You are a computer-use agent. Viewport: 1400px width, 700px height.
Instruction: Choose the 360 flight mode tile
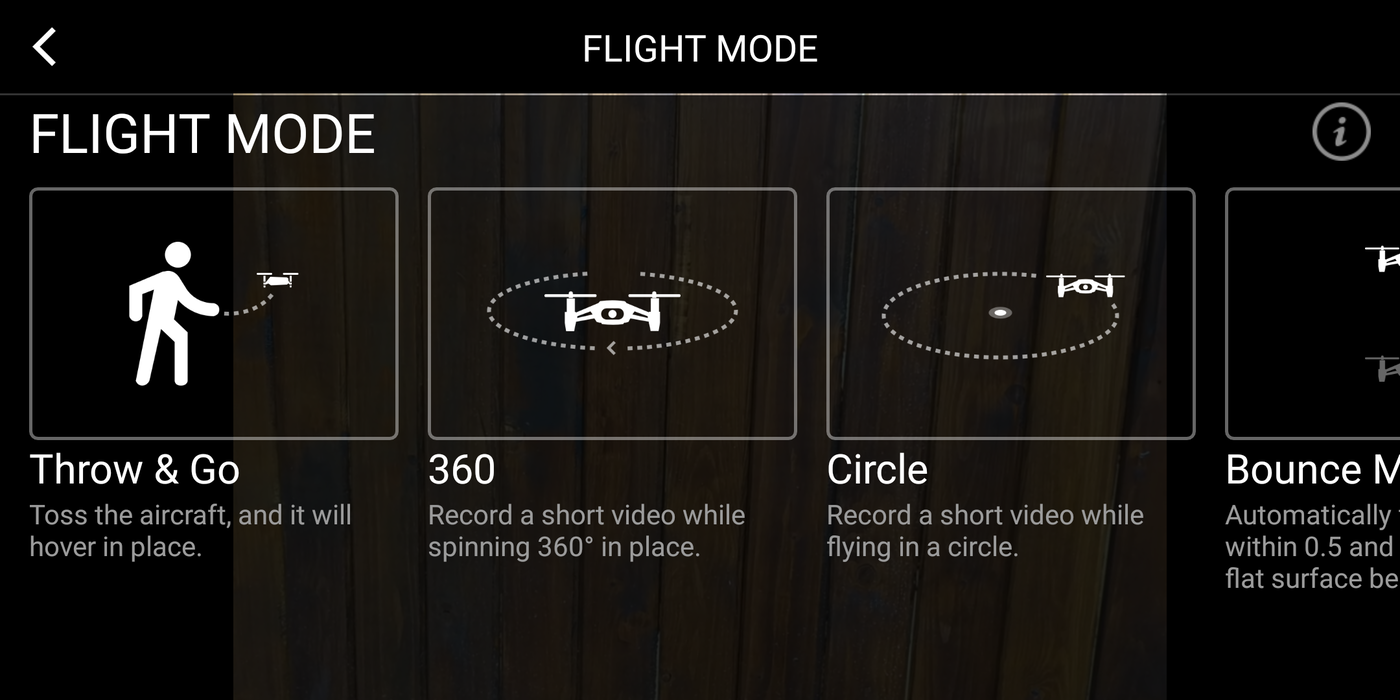point(612,313)
